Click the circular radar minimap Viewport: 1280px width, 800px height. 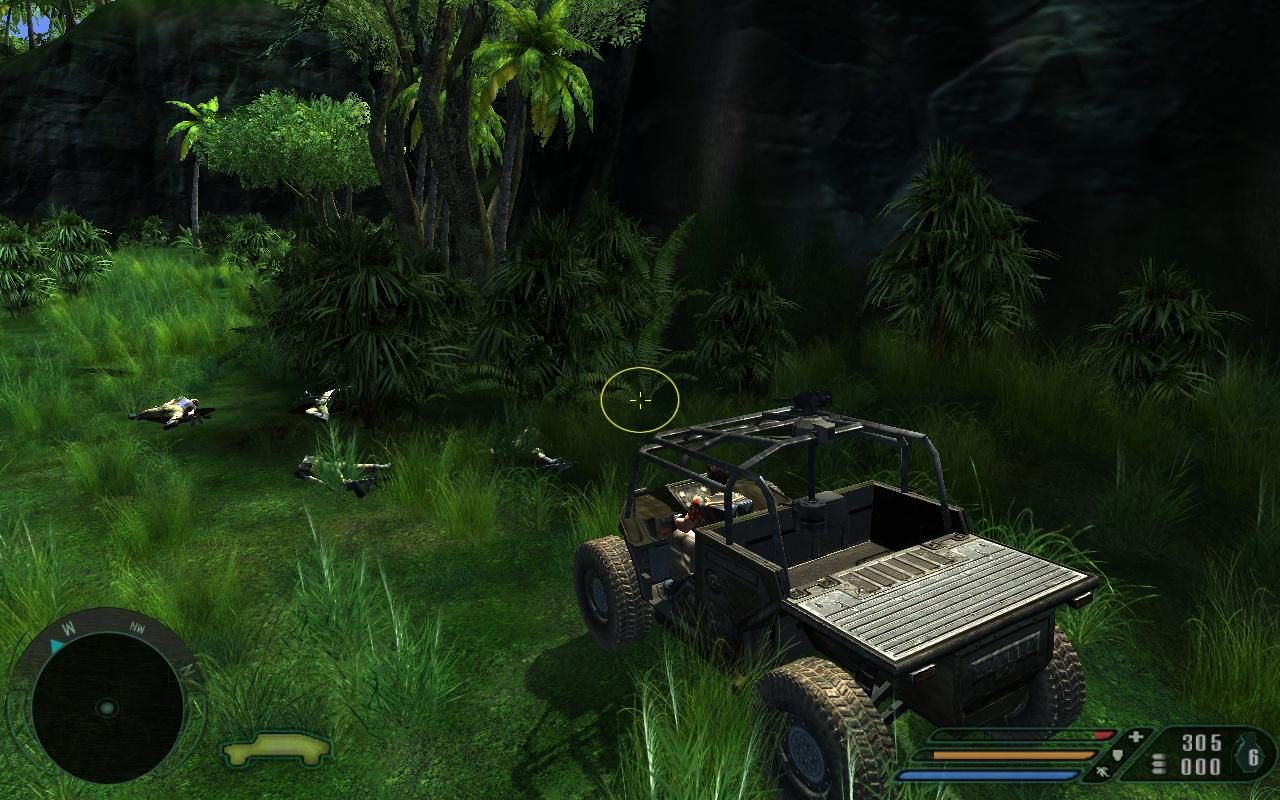[107, 708]
